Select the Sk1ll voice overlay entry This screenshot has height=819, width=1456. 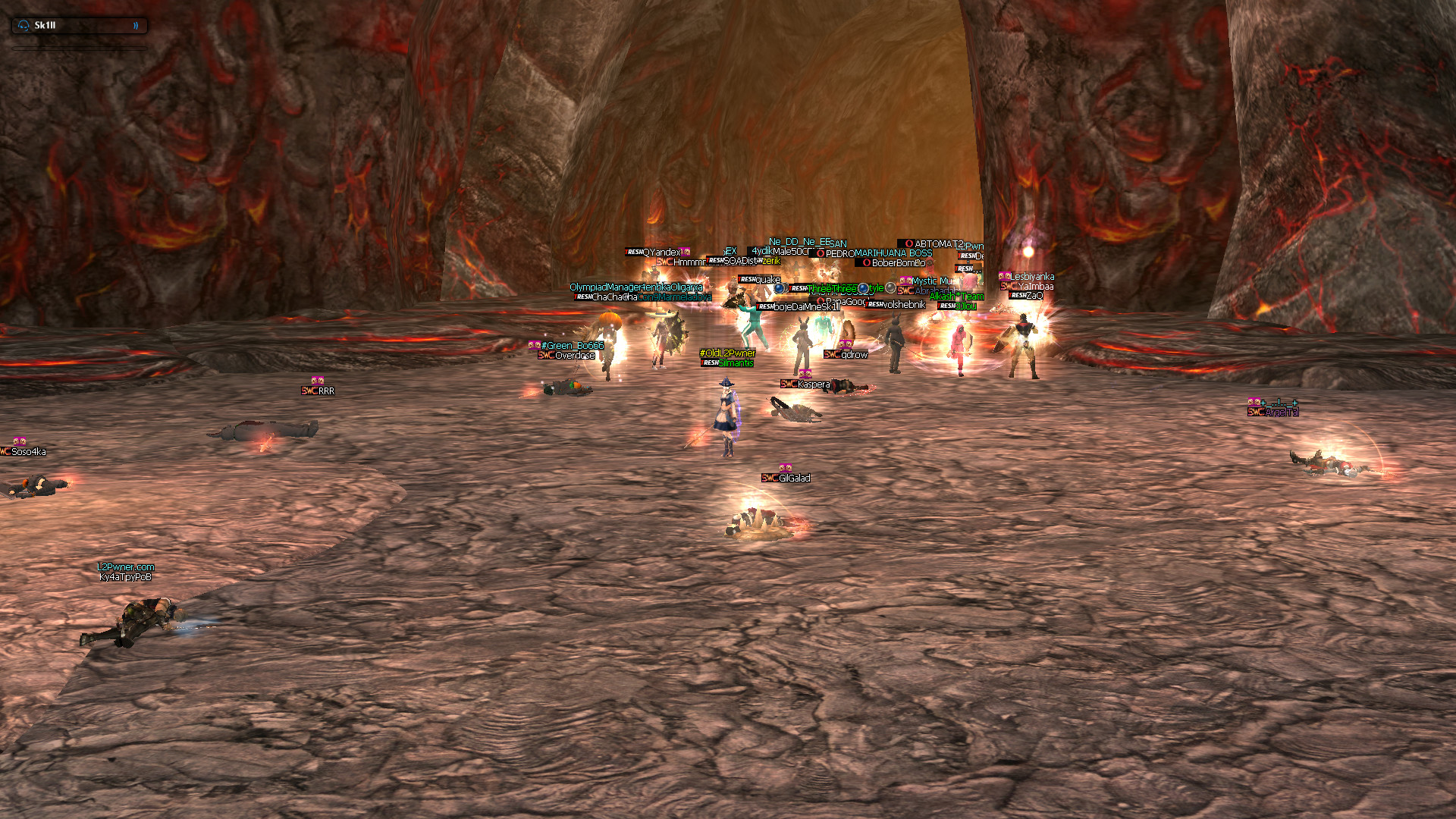pyautogui.click(x=78, y=26)
